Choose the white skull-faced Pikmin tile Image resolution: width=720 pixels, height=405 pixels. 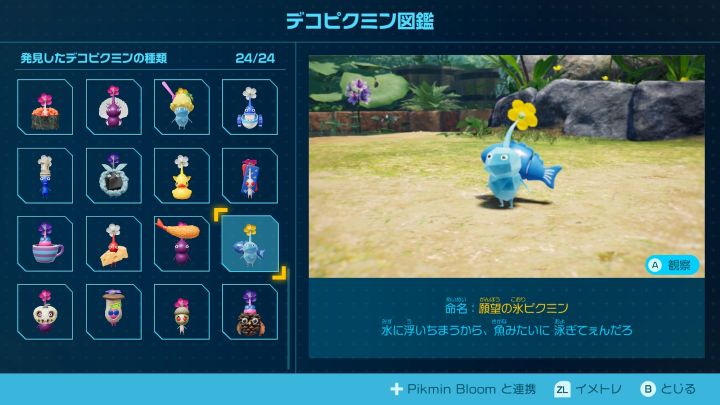click(x=45, y=311)
